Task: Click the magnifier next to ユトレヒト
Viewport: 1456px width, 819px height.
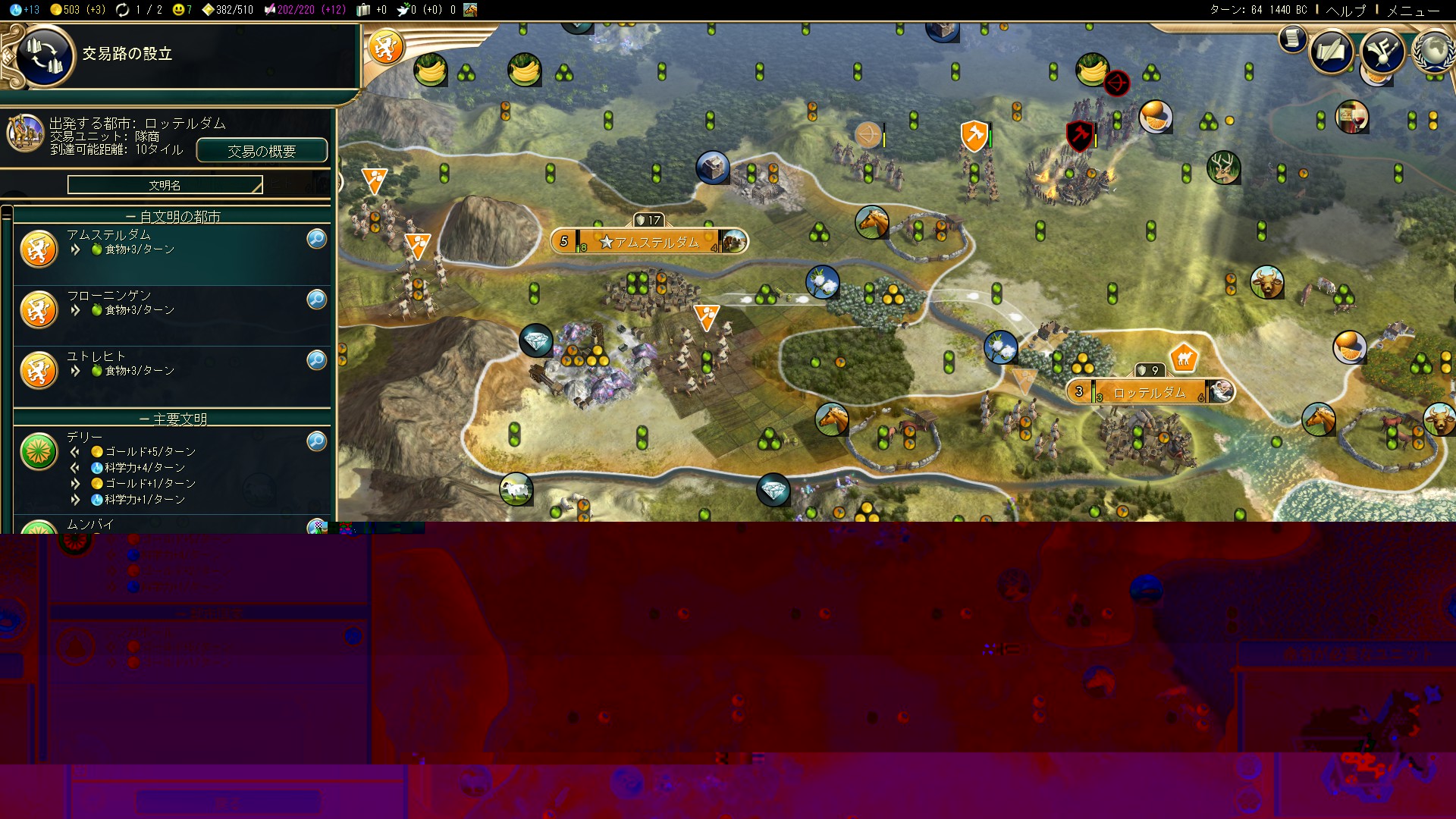Action: pos(316,360)
